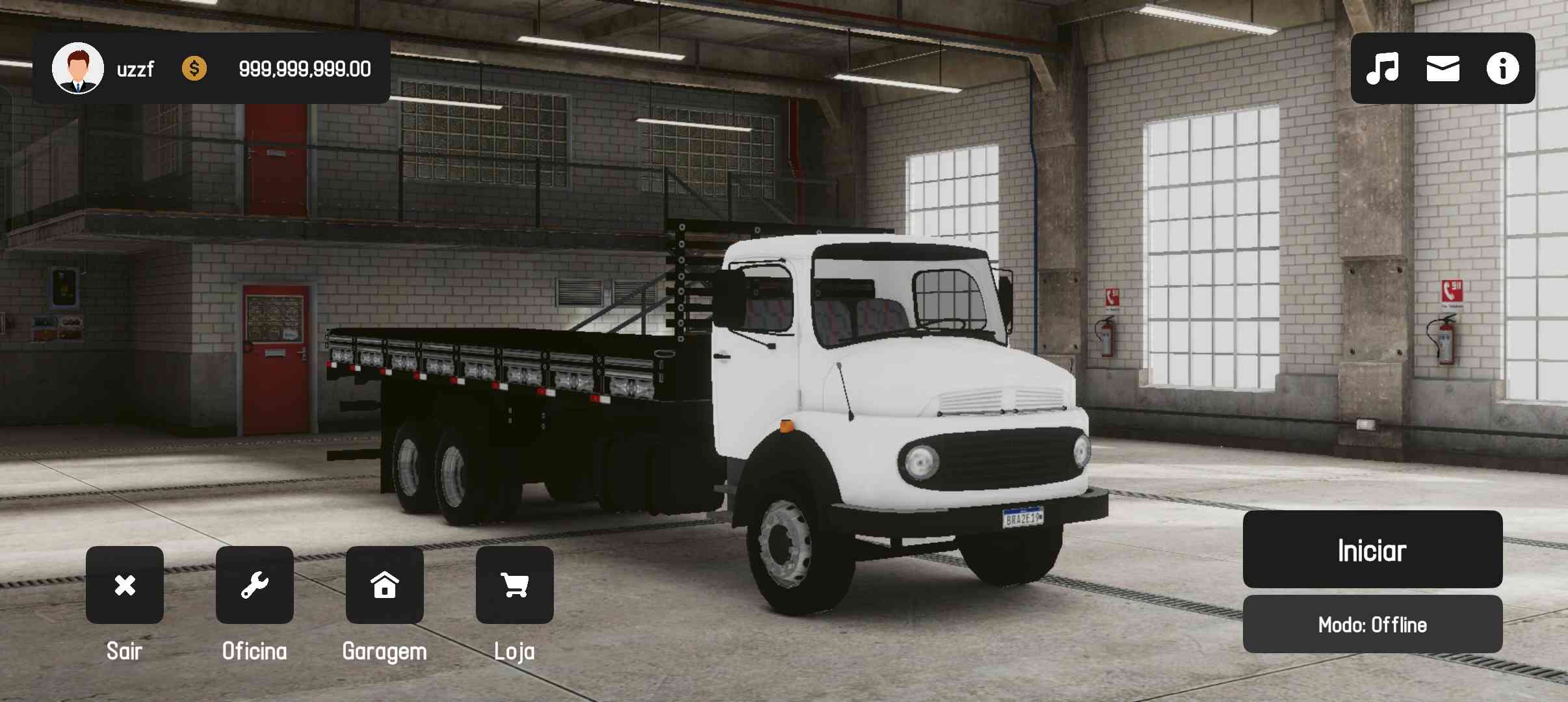Viewport: 1568px width, 702px height.
Task: Toggle the Modo: Offline button
Action: click(x=1372, y=625)
